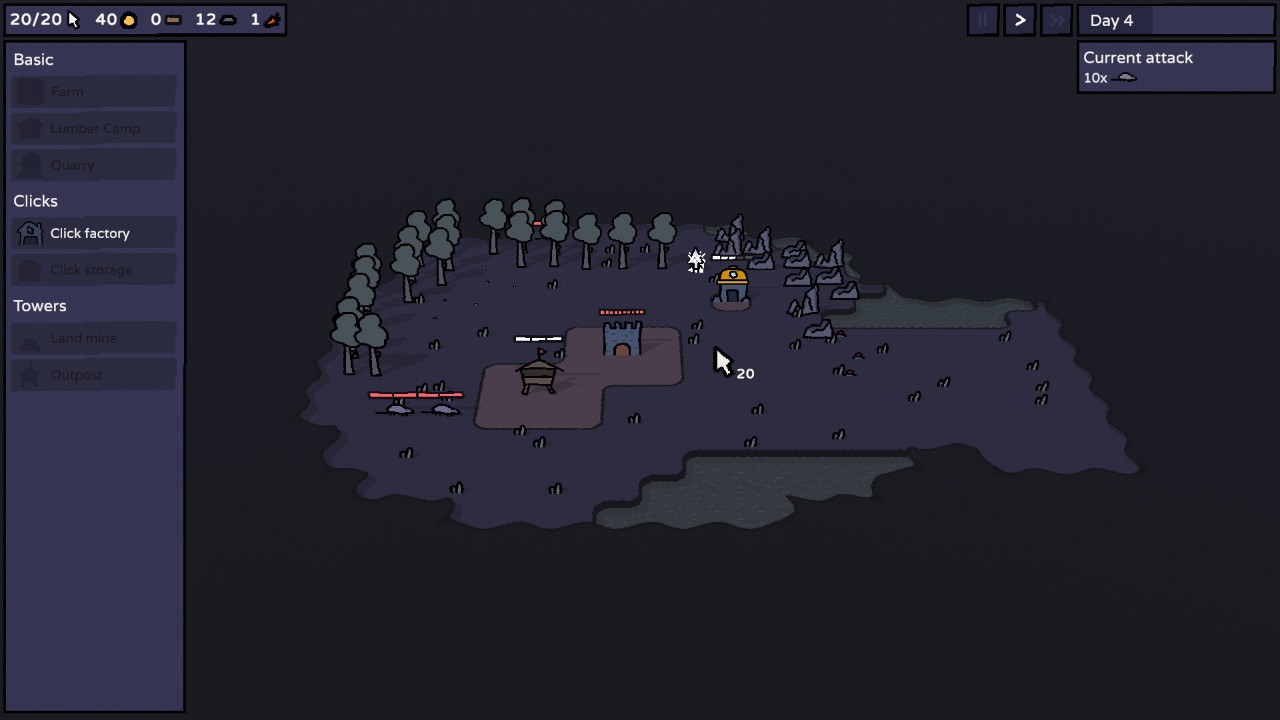Click the Towers section header
The image size is (1280, 720).
(x=40, y=305)
